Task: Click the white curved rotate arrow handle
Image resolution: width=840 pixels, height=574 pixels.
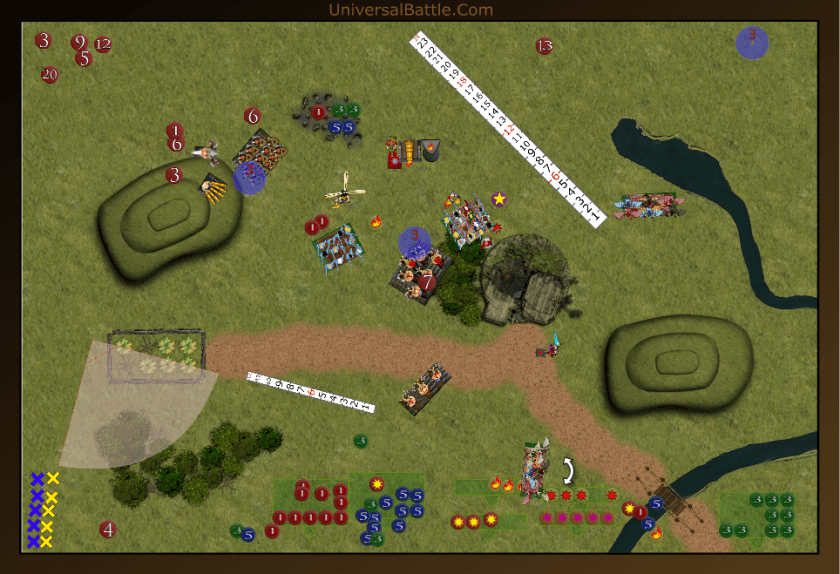Action: pos(569,469)
